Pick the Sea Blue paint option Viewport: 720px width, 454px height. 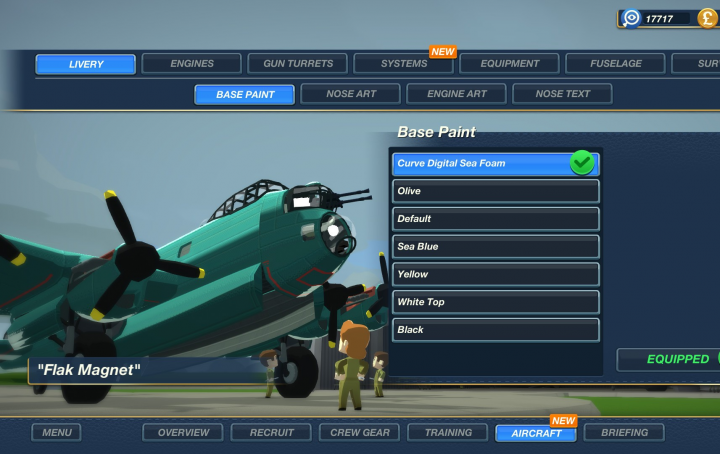pos(496,247)
